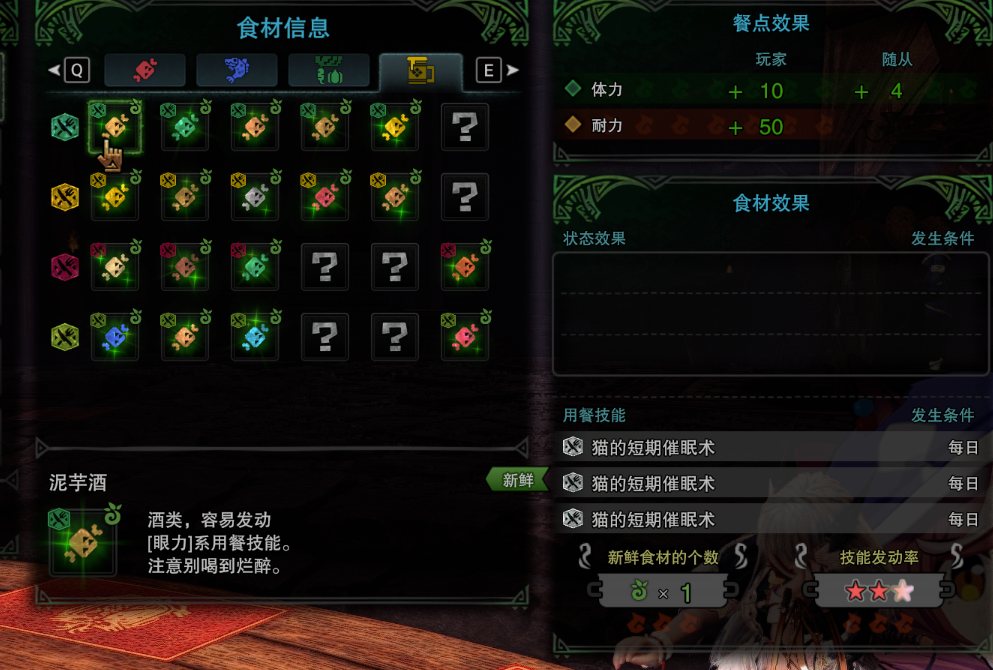Select the green drink with red badge
The image size is (993, 670).
255,267
